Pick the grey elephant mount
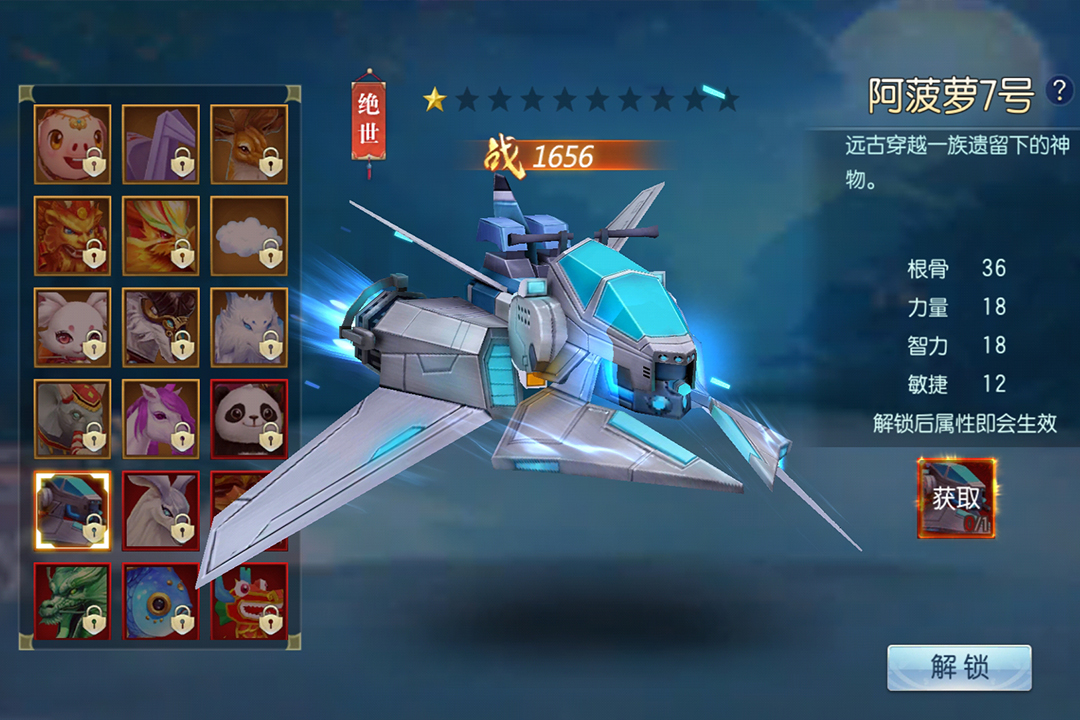The width and height of the screenshot is (1080, 720). coord(72,418)
